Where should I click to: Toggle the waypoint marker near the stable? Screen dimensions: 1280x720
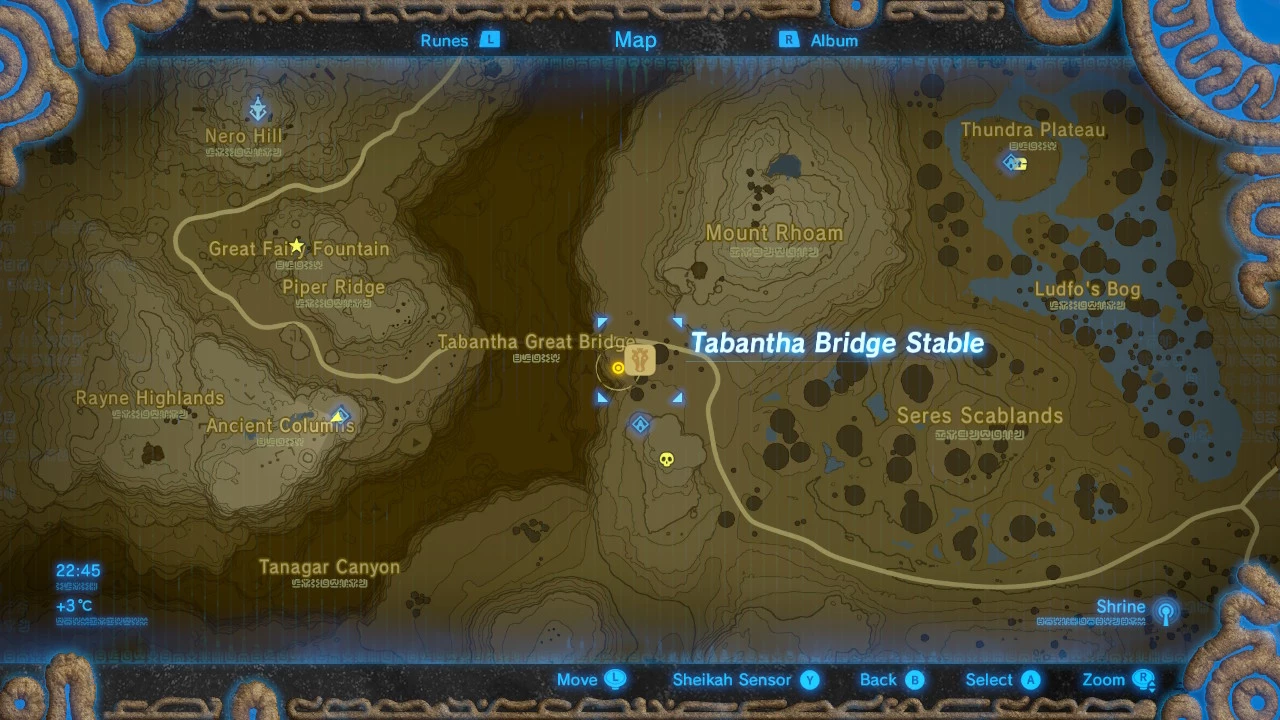pyautogui.click(x=619, y=368)
